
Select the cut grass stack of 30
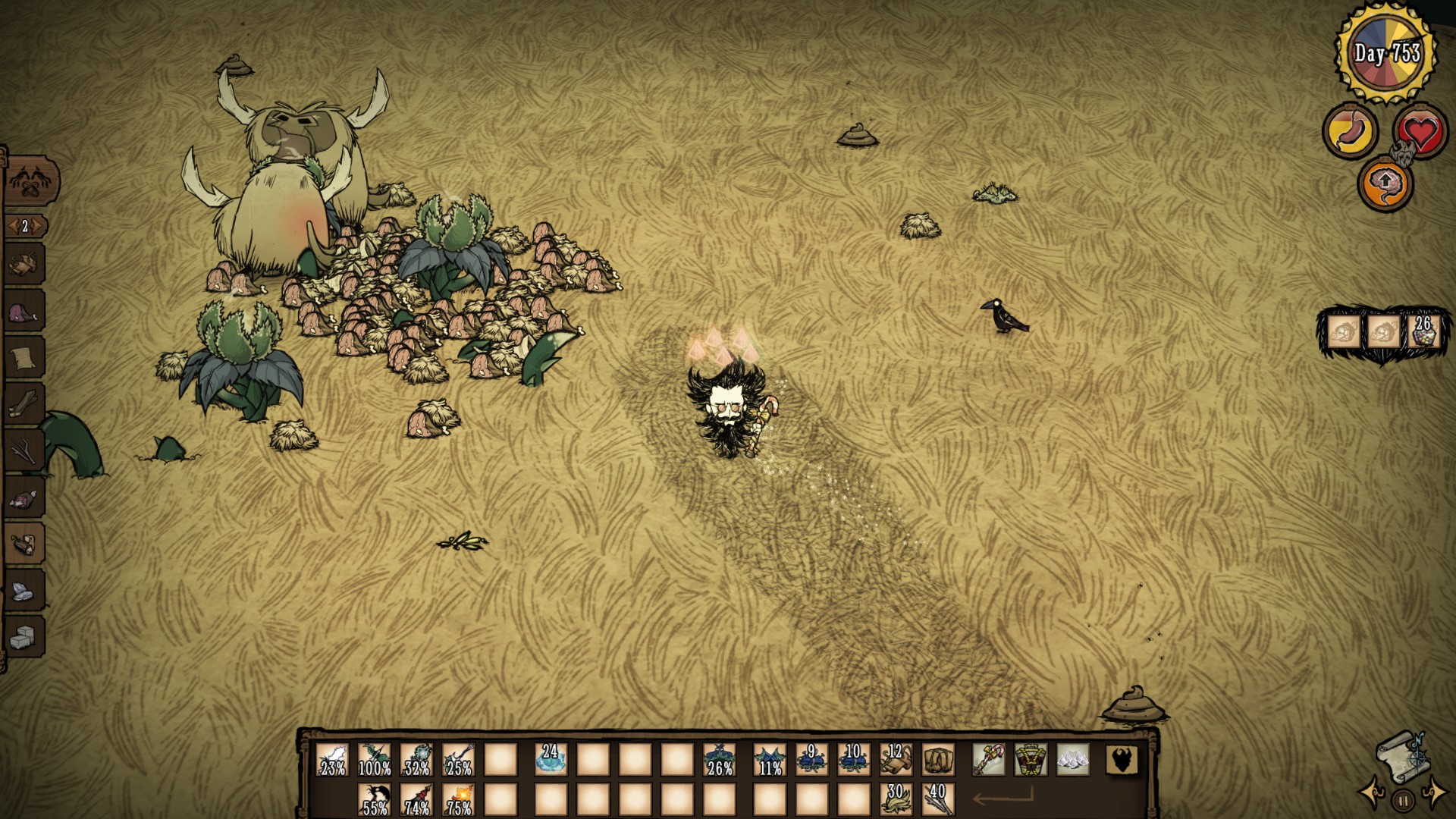896,799
